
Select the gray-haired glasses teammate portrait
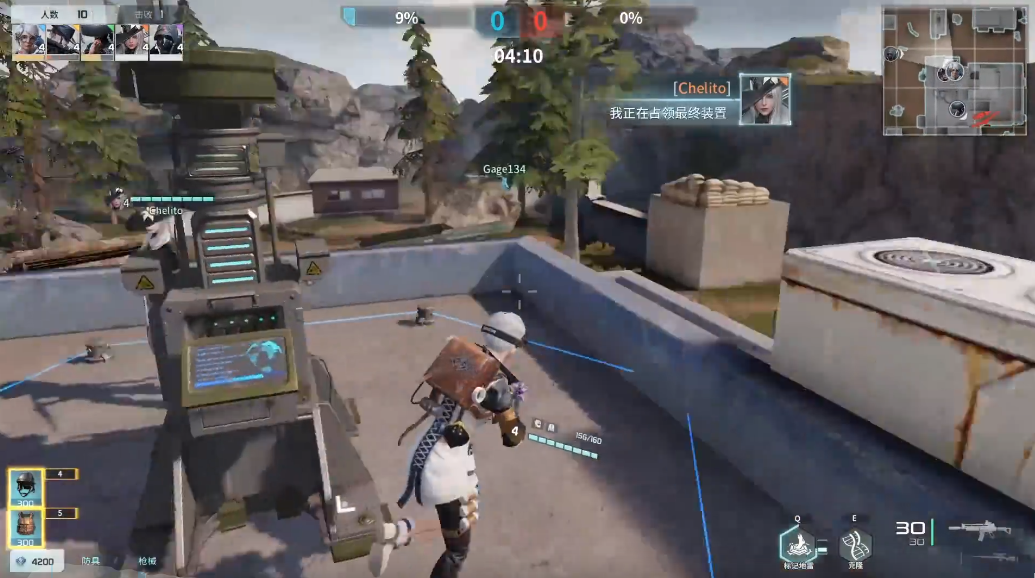point(28,41)
